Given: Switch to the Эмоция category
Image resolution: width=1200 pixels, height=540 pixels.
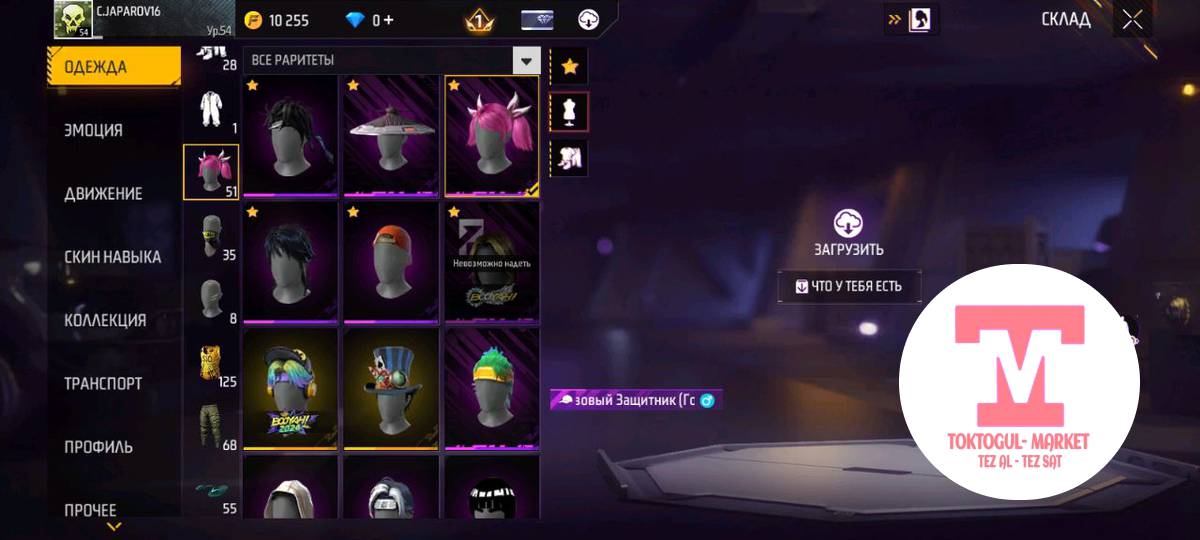Looking at the screenshot, I should coord(94,130).
